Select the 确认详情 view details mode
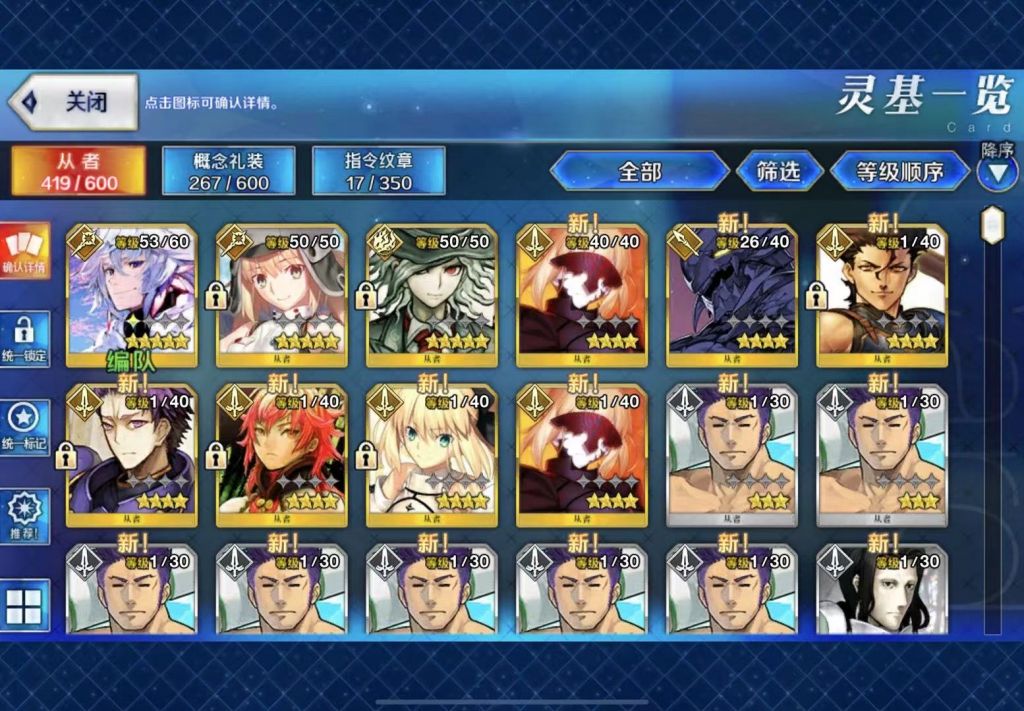Image resolution: width=1024 pixels, height=711 pixels. tap(24, 249)
